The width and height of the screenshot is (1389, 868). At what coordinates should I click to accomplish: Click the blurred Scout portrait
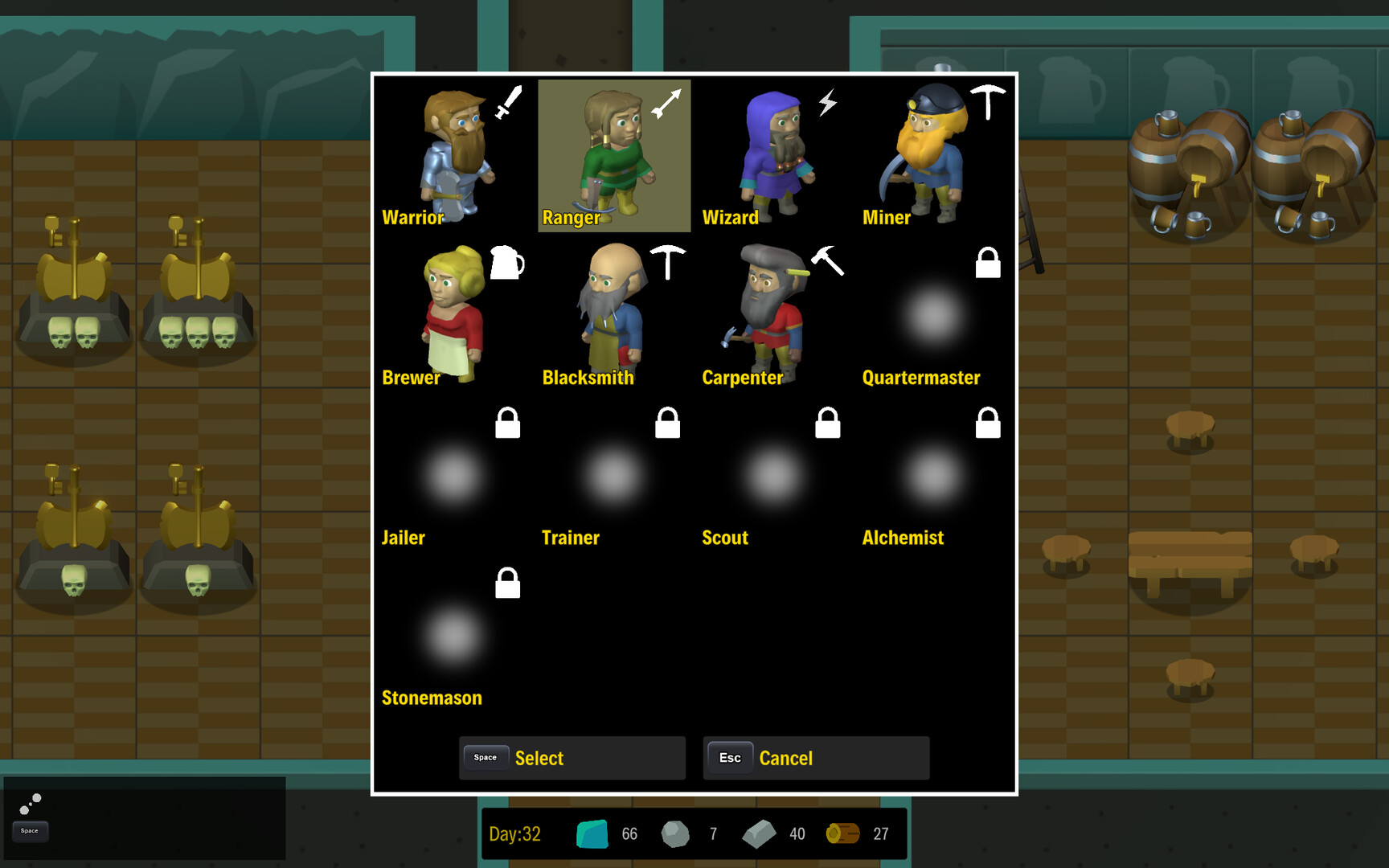pyautogui.click(x=774, y=474)
